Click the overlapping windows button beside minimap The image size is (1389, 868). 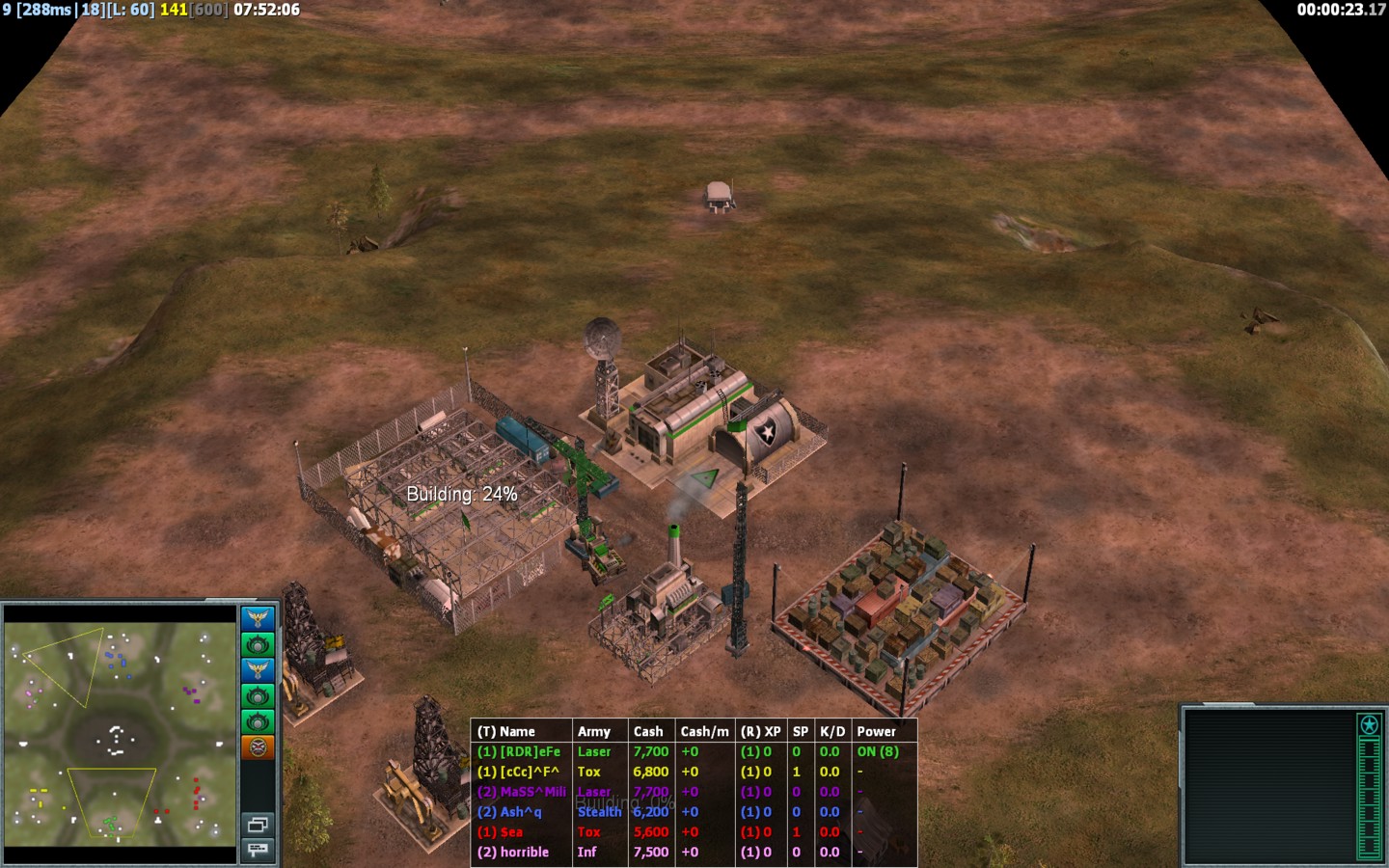pos(258,825)
